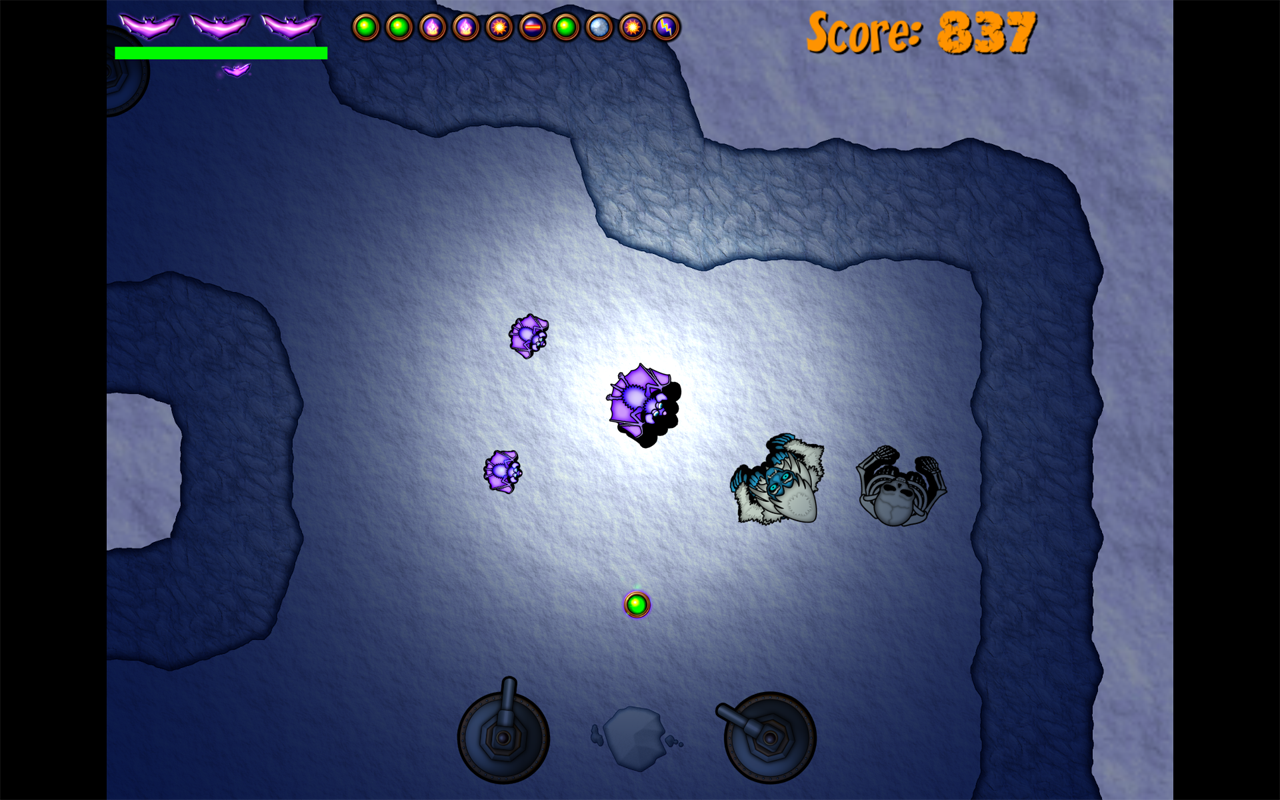Activate the sunburst icon left of the laser beam

pyautogui.click(x=499, y=27)
